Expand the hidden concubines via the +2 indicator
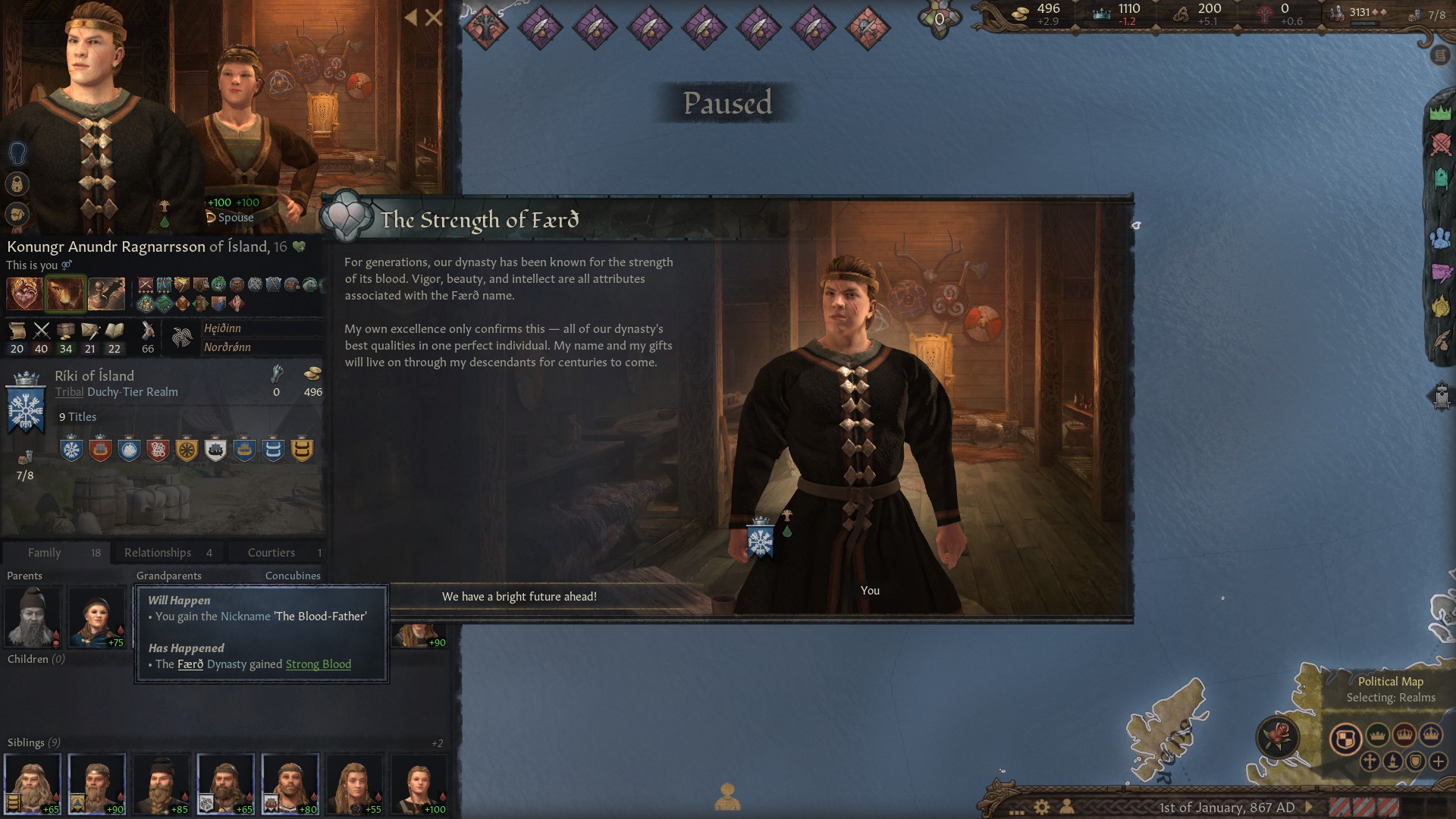 pyautogui.click(x=438, y=744)
